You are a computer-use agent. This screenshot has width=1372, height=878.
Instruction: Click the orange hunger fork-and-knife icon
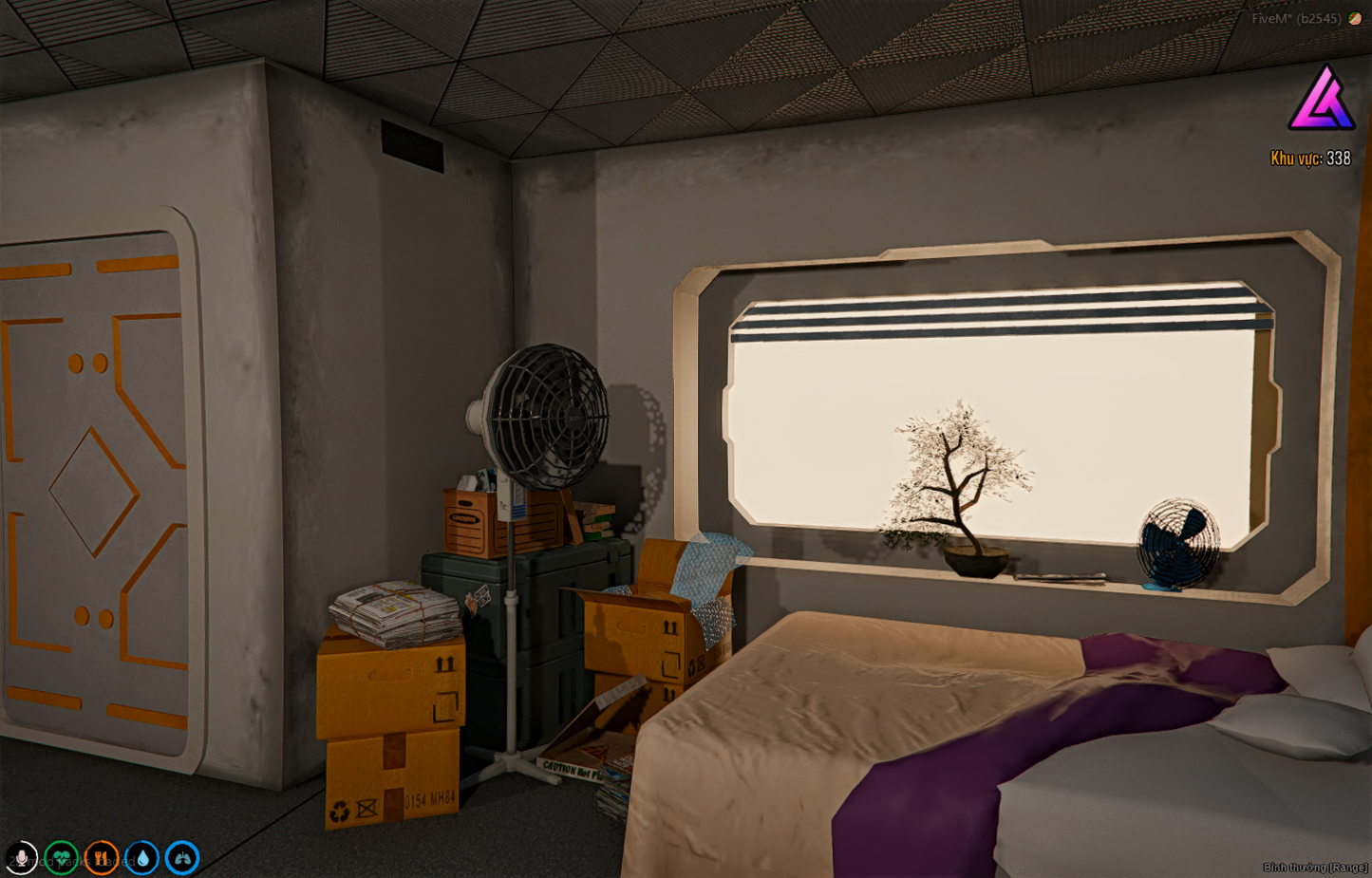point(101,858)
